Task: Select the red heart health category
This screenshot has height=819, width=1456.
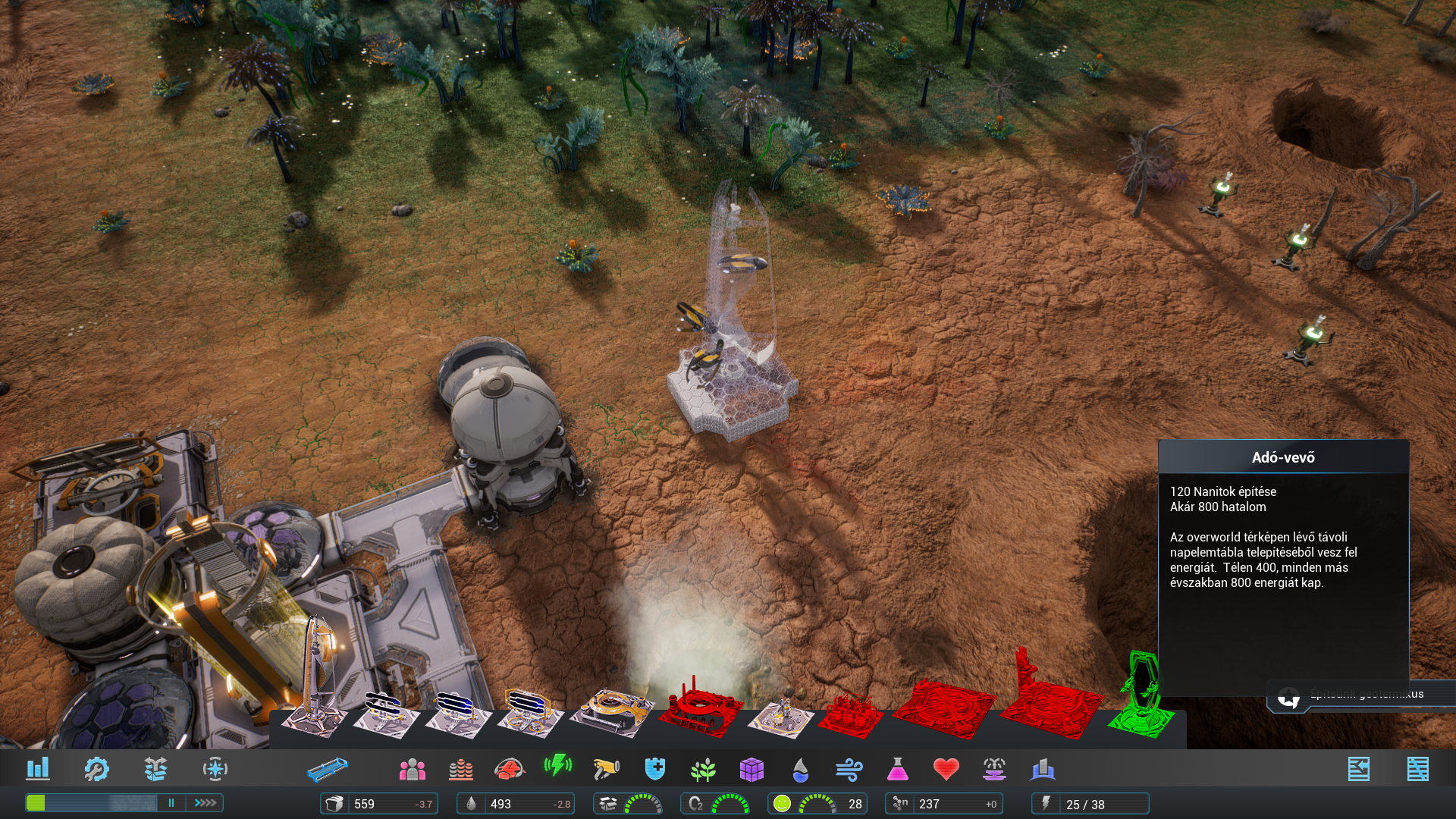Action: pyautogui.click(x=946, y=769)
